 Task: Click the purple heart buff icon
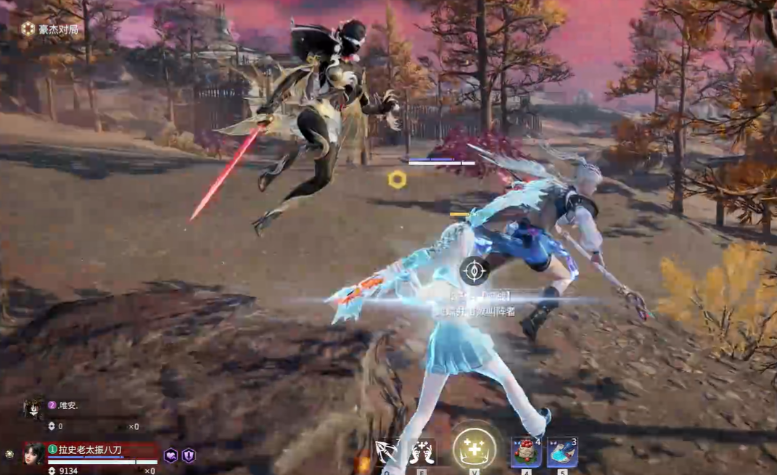171,455
